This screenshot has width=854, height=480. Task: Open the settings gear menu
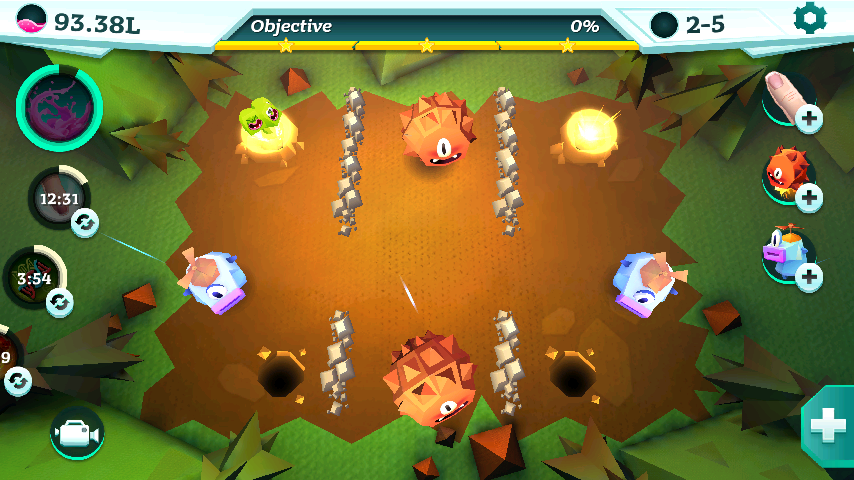pos(809,18)
